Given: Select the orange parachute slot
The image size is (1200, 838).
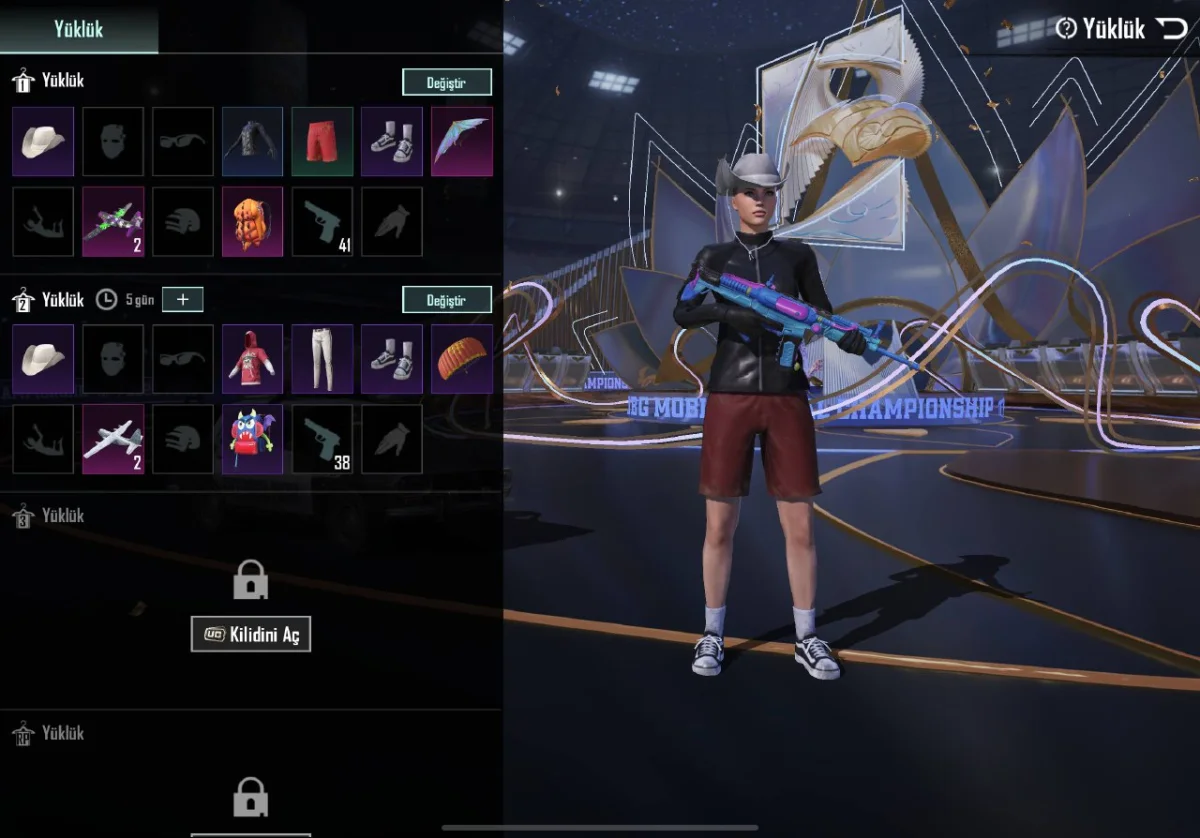Looking at the screenshot, I should click(x=462, y=359).
